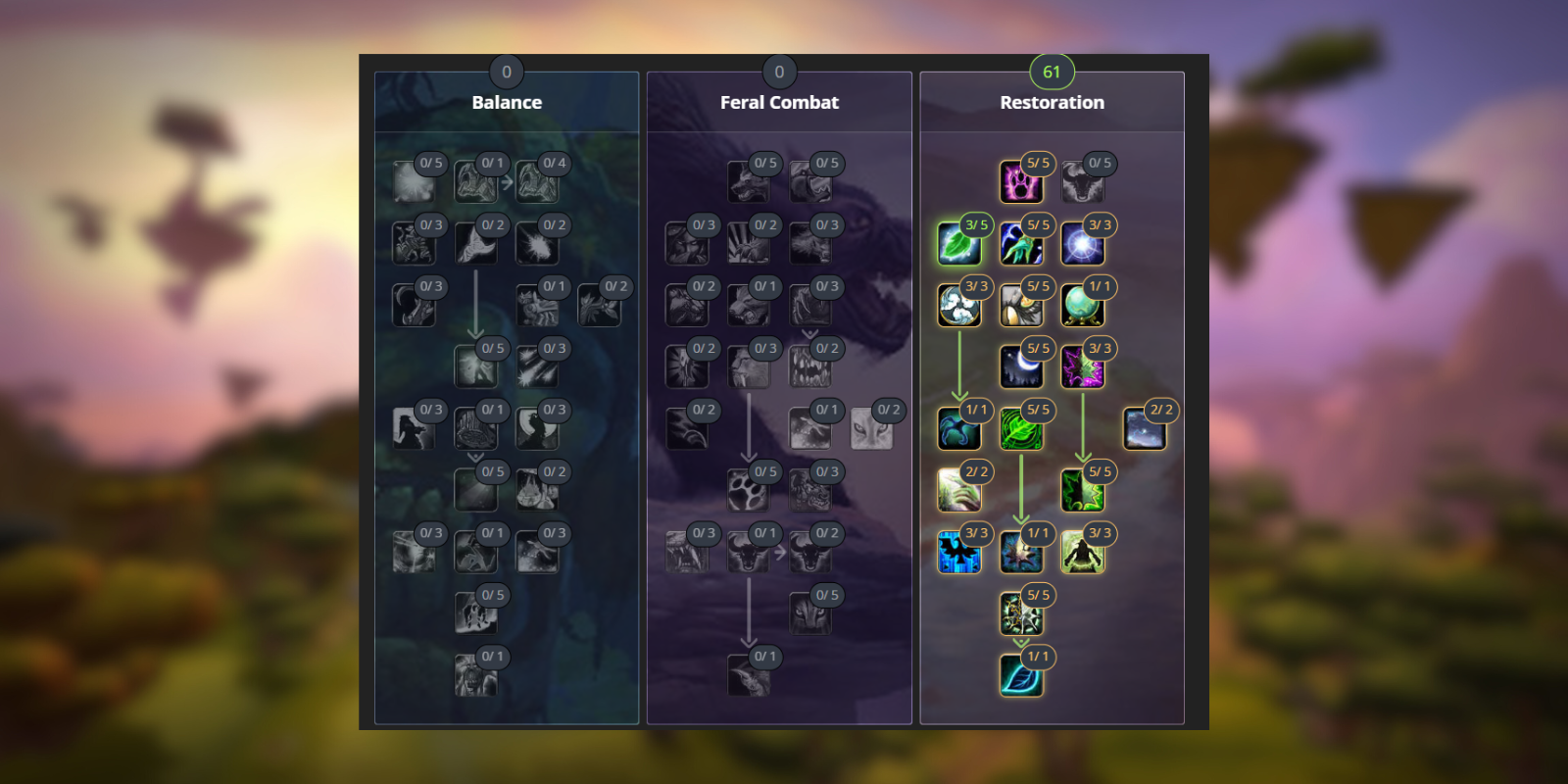The height and width of the screenshot is (784, 1568).
Task: Choose the bright white starburst talent at 3/3
Action: click(1082, 244)
